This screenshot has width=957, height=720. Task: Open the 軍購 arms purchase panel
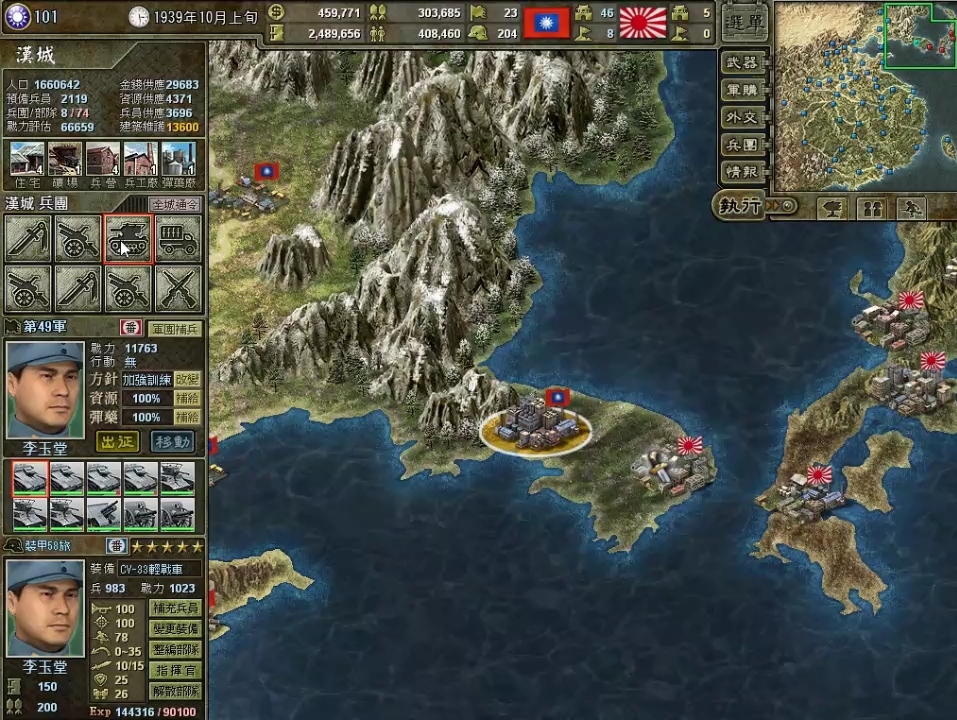click(x=745, y=90)
